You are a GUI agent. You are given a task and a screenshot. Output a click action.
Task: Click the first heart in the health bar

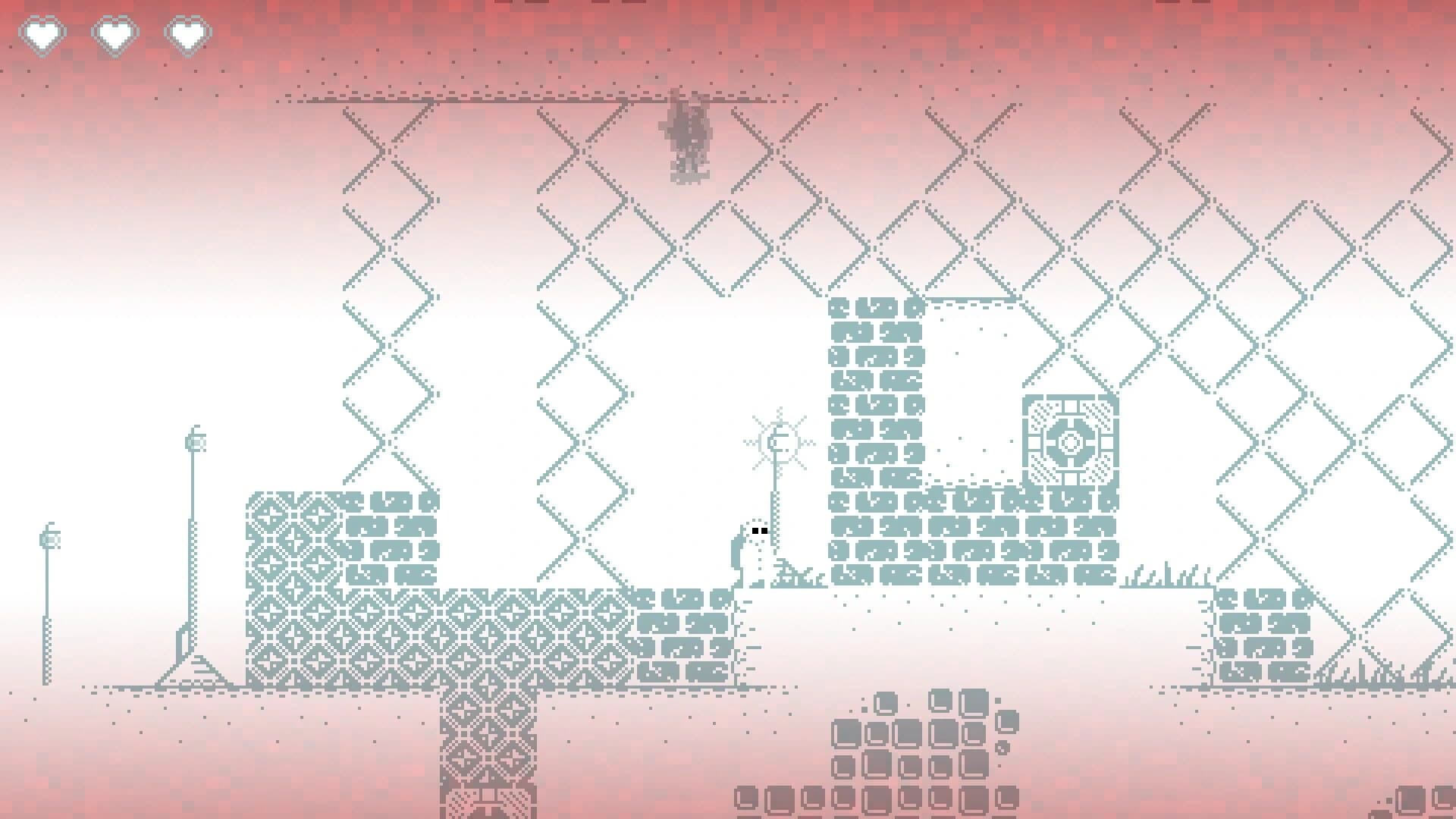[x=43, y=33]
